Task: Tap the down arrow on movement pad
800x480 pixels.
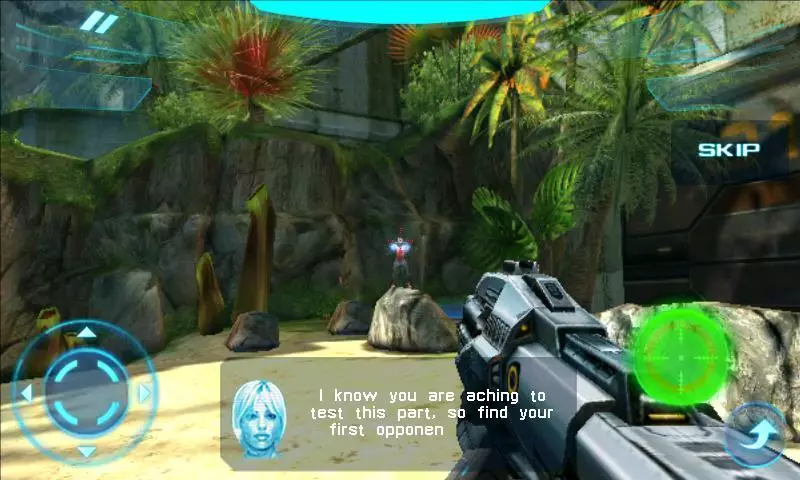Action: pos(87,451)
